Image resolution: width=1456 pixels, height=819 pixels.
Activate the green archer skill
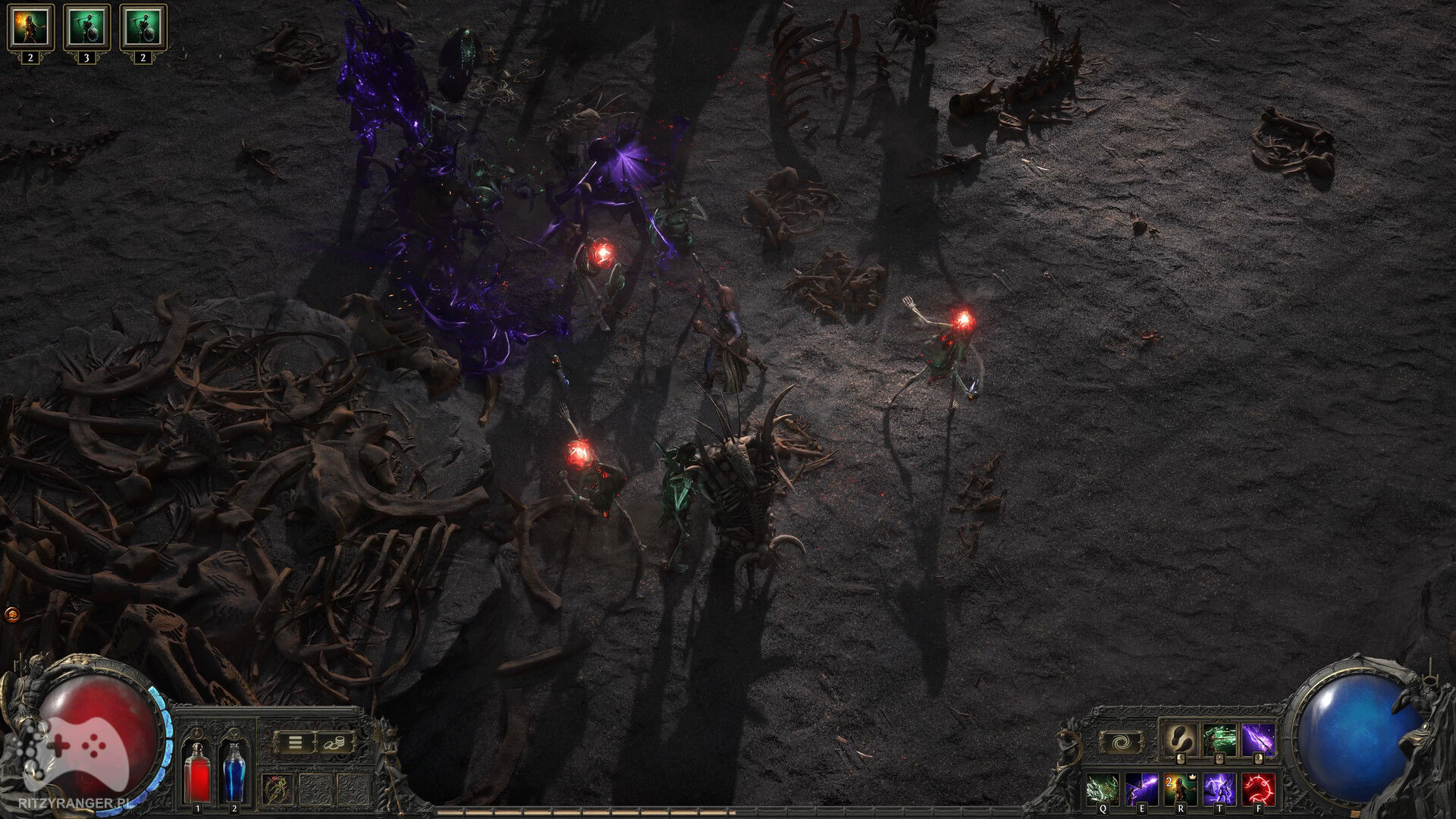pos(1219,739)
